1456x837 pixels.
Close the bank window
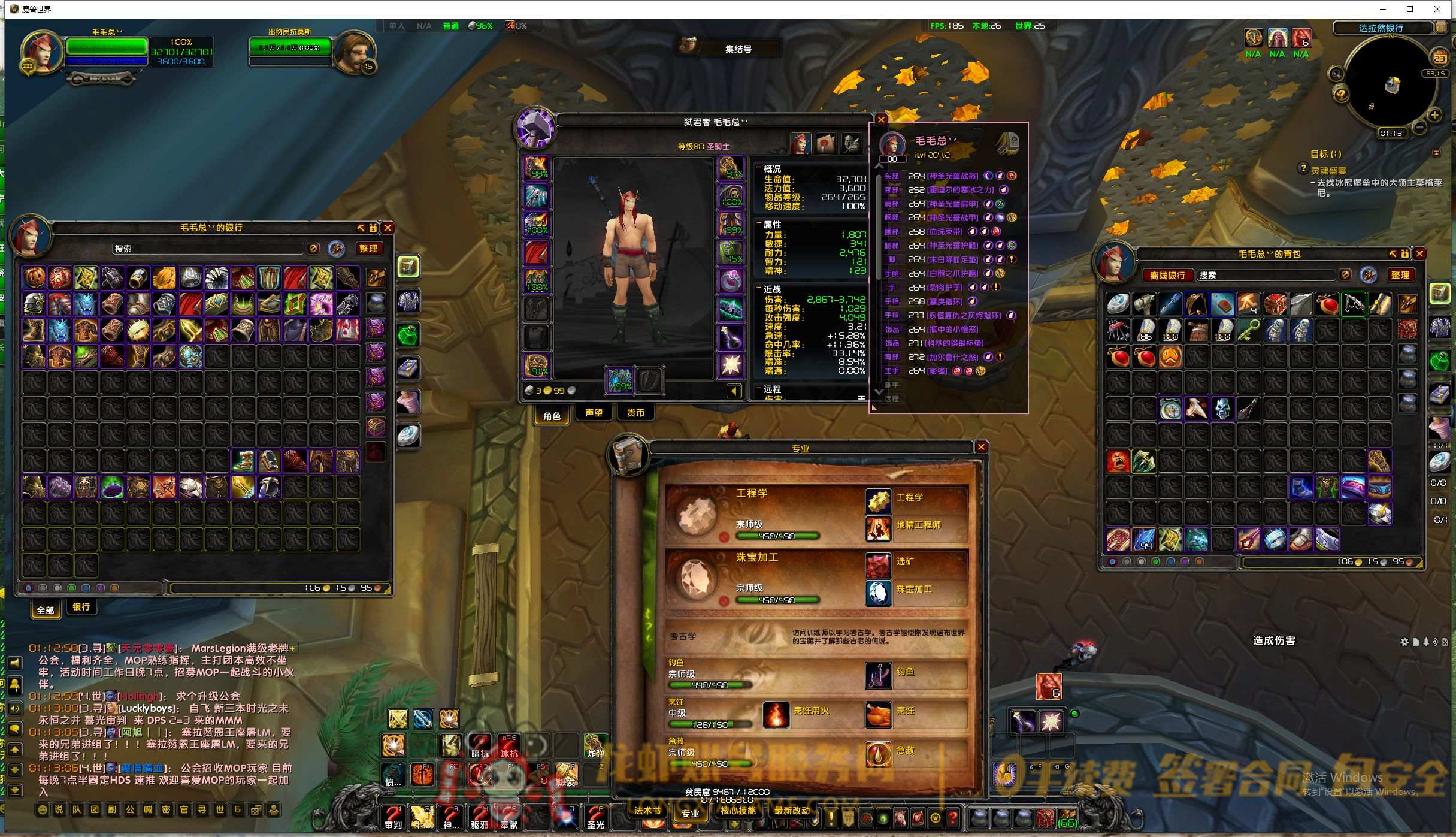pos(388,228)
